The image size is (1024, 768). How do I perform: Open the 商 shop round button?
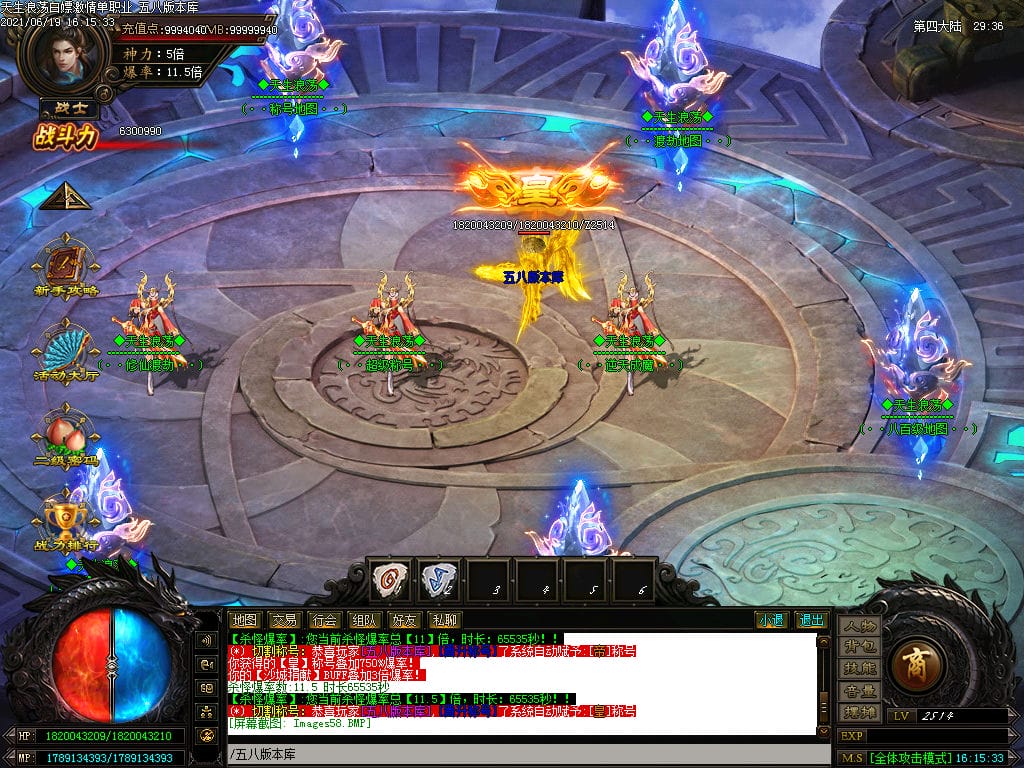click(914, 664)
